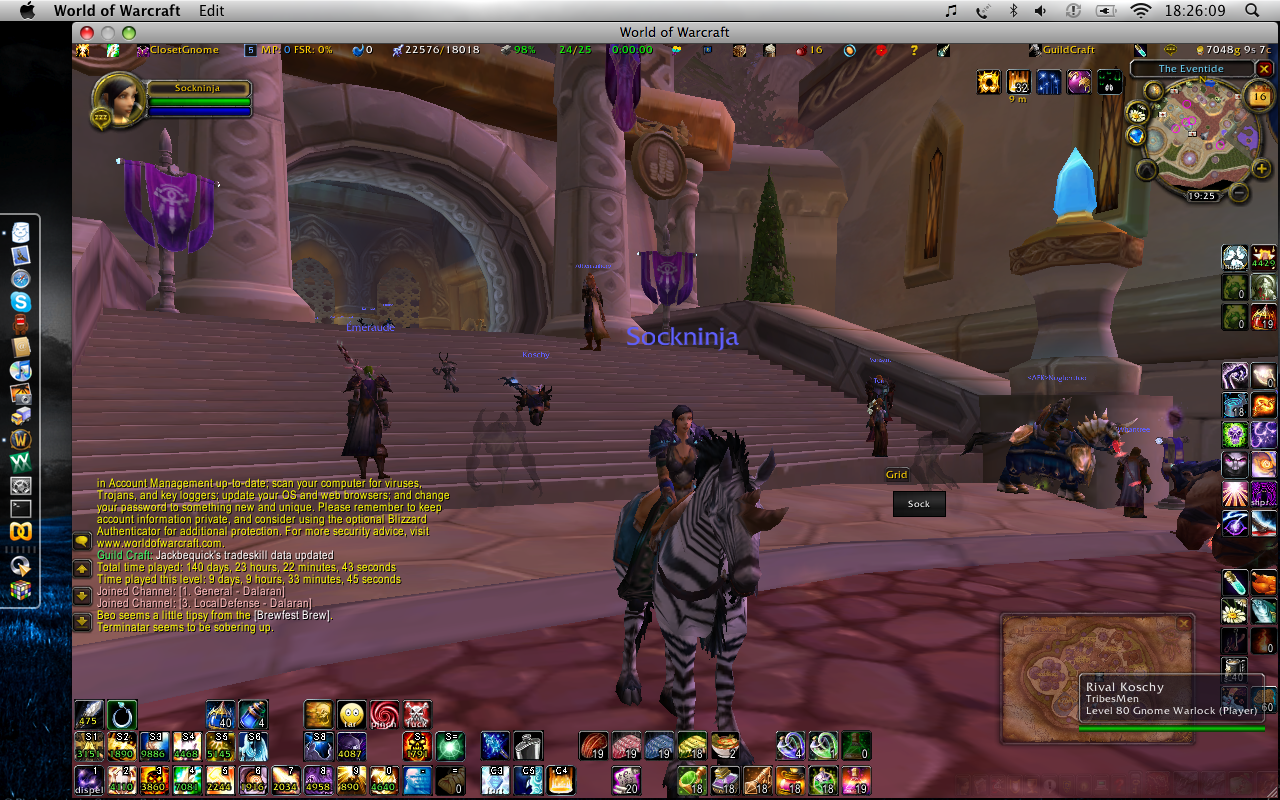Click The Eventide zone name header
The image size is (1280, 800).
1190,69
